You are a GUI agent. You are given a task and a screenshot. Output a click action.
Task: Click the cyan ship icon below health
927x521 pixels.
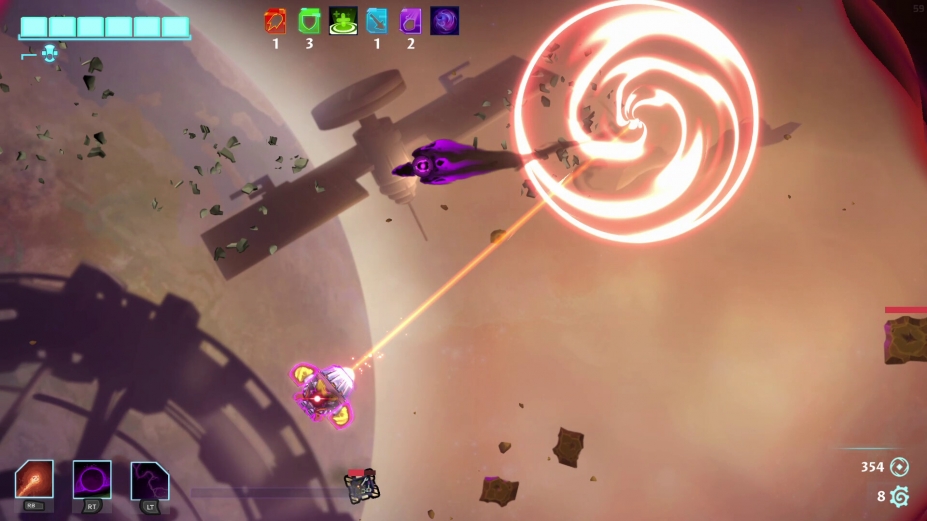pyautogui.click(x=49, y=55)
